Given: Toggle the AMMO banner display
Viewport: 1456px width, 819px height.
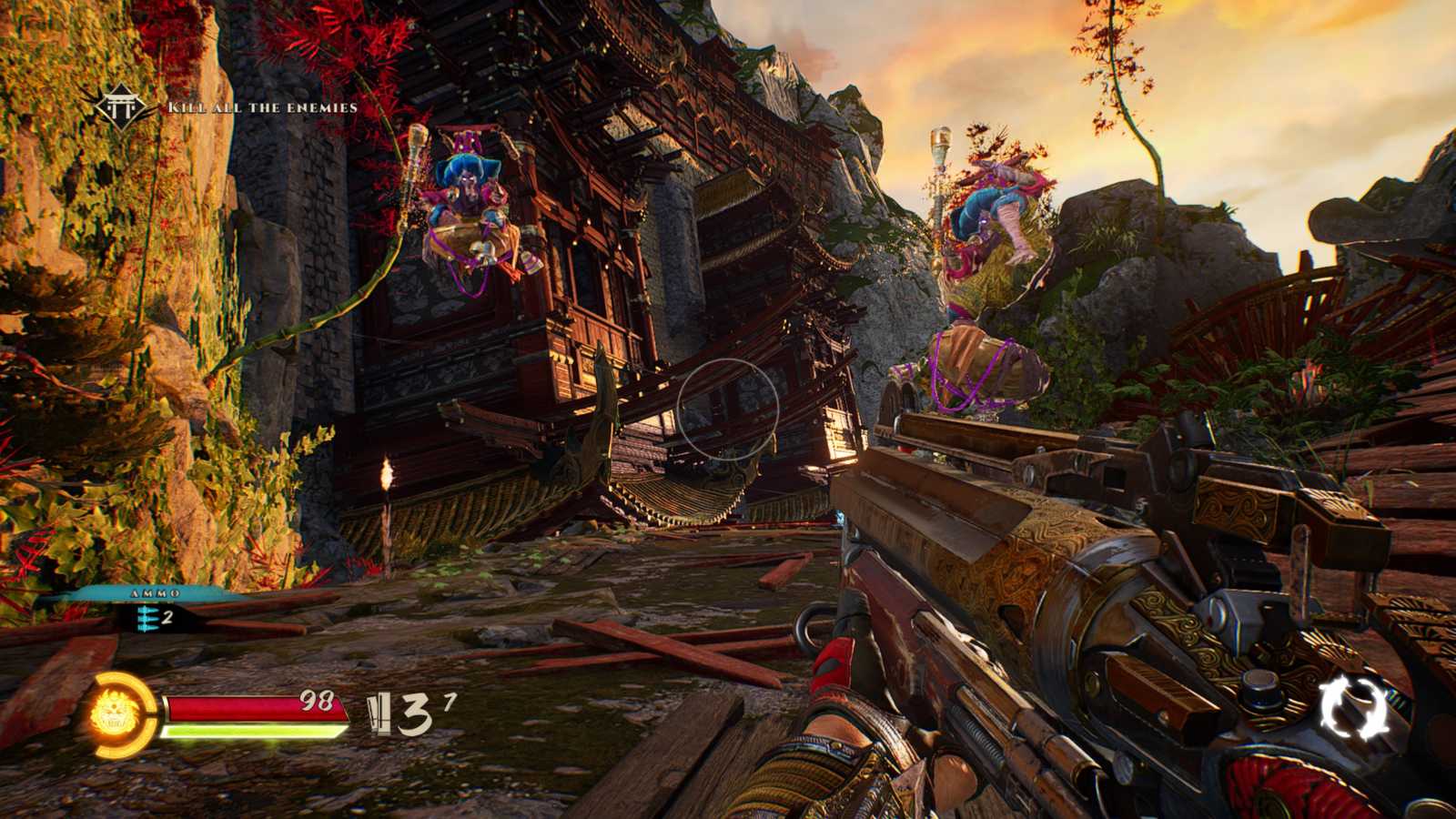Looking at the screenshot, I should [x=154, y=593].
